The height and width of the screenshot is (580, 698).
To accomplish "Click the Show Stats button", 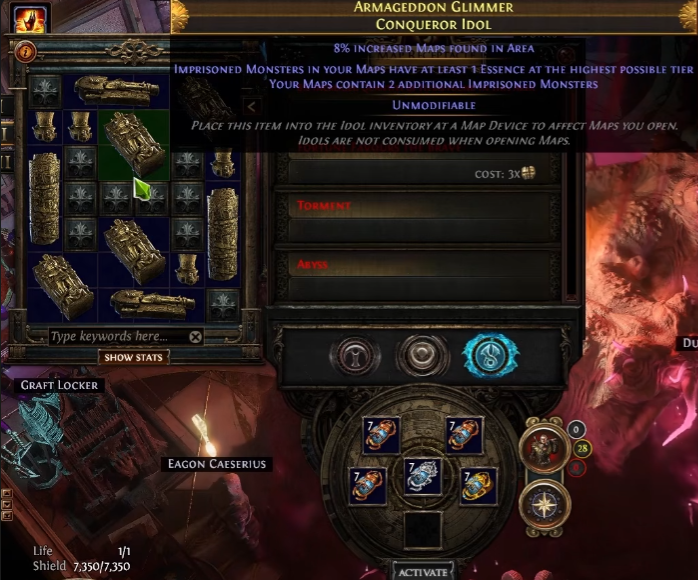I will (x=133, y=357).
